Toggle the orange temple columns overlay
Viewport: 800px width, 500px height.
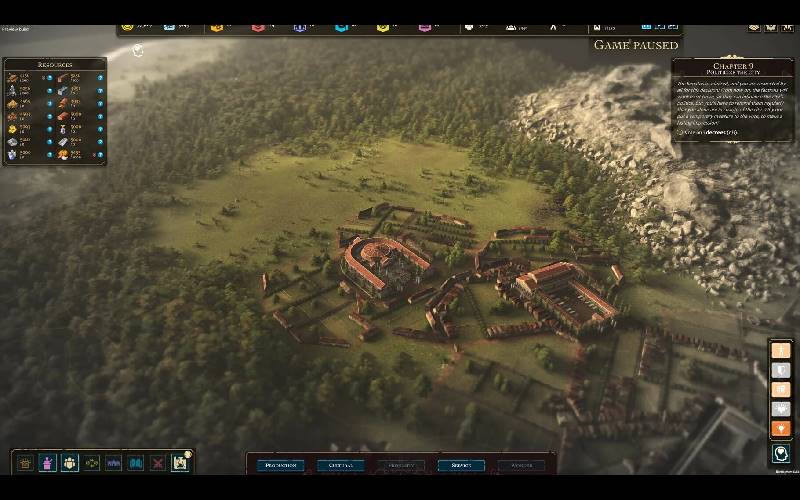781,389
